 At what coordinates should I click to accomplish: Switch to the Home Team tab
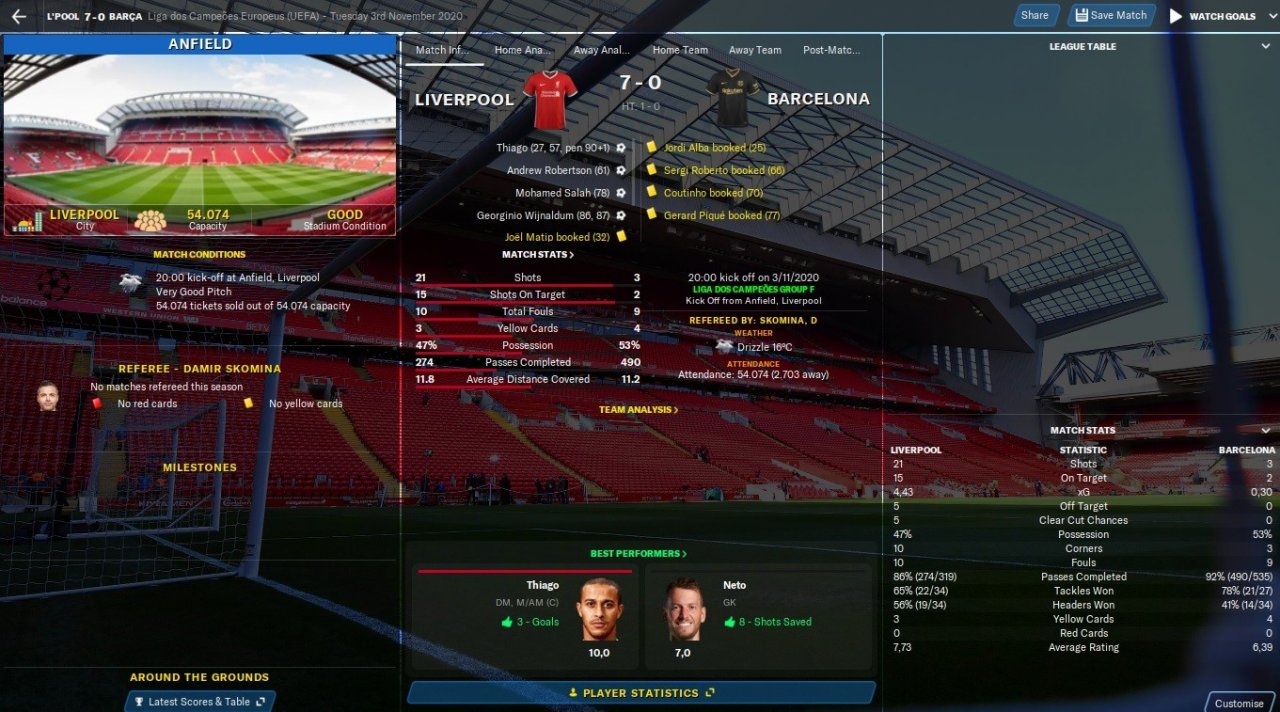pyautogui.click(x=680, y=50)
